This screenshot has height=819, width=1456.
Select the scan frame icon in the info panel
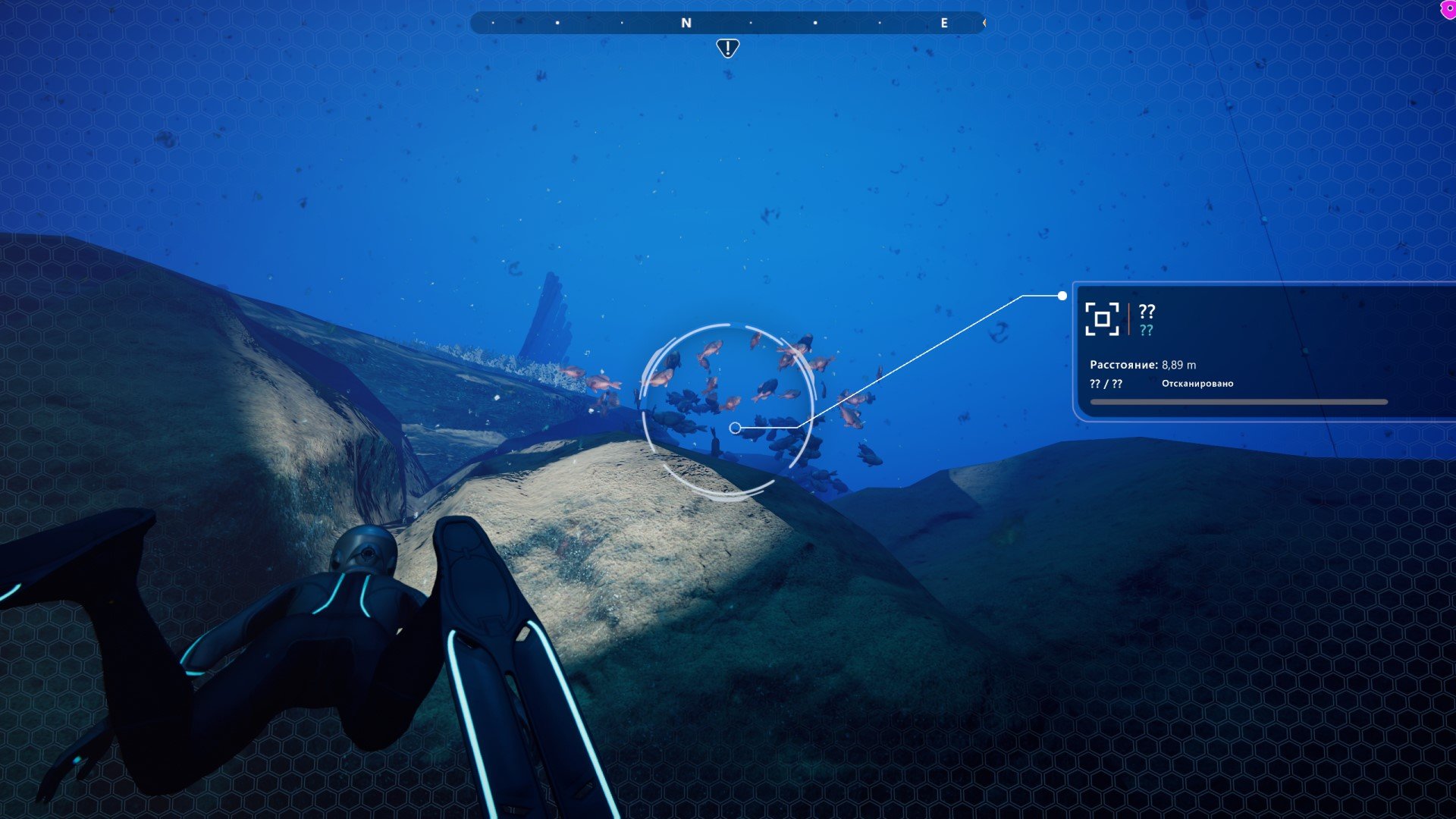point(1102,318)
